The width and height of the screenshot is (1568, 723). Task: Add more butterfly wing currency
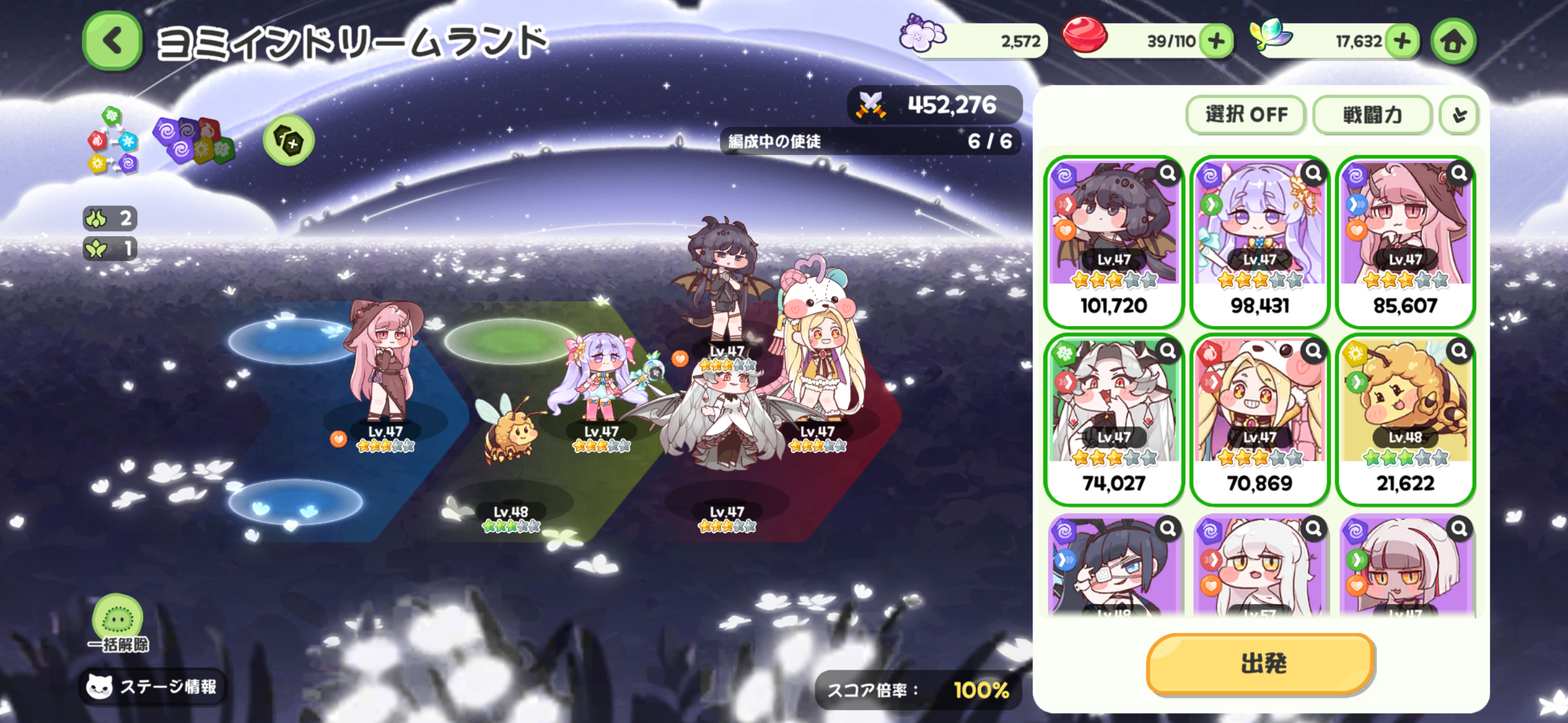coord(1402,42)
